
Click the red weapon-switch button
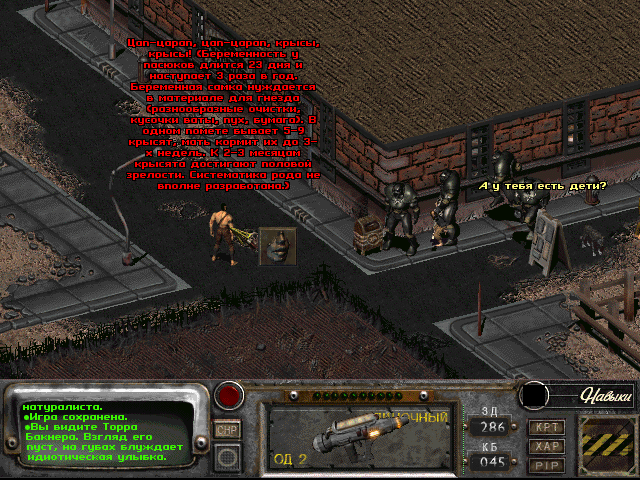(231, 395)
